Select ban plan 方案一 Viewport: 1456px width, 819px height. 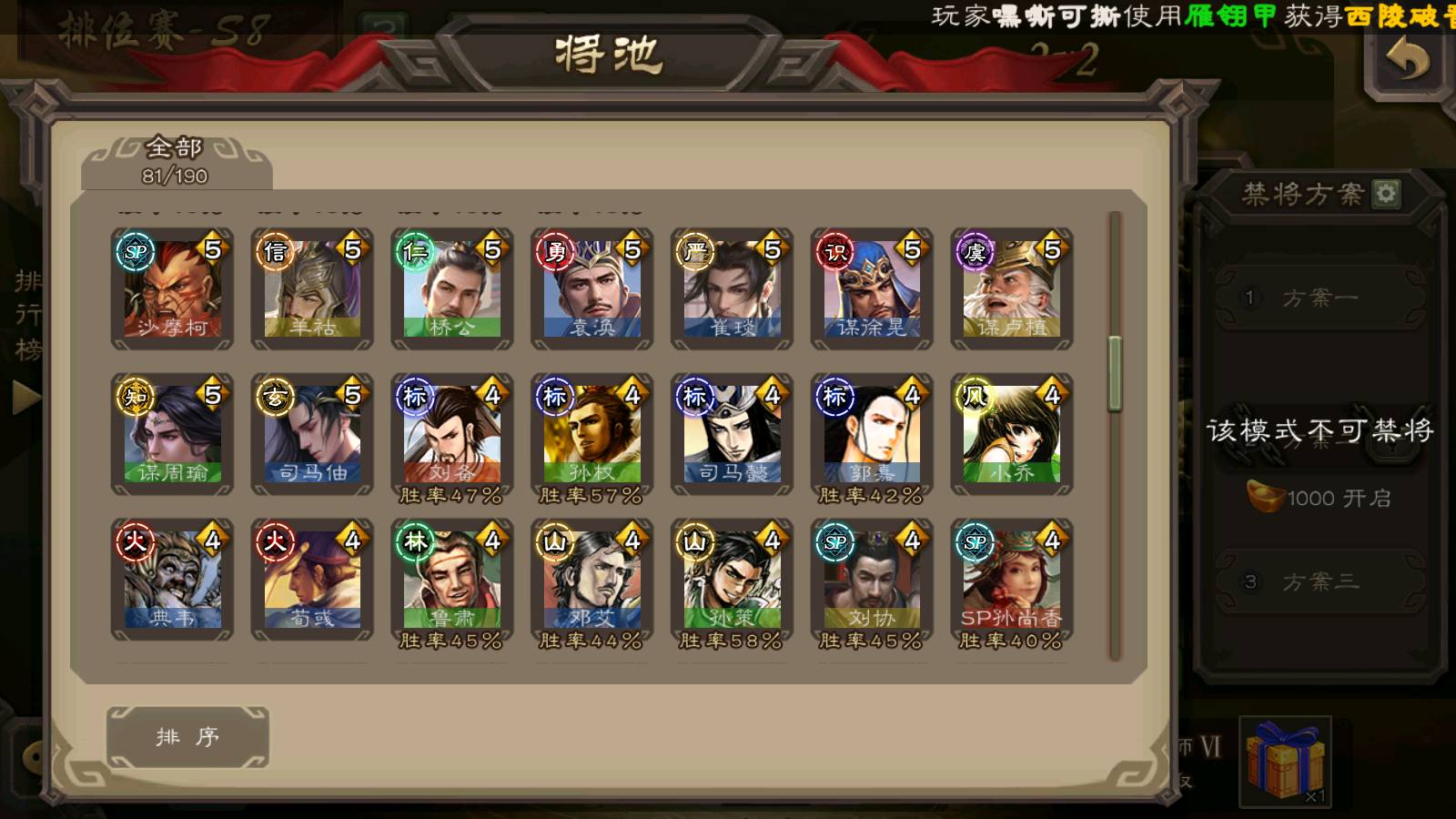pyautogui.click(x=1319, y=298)
